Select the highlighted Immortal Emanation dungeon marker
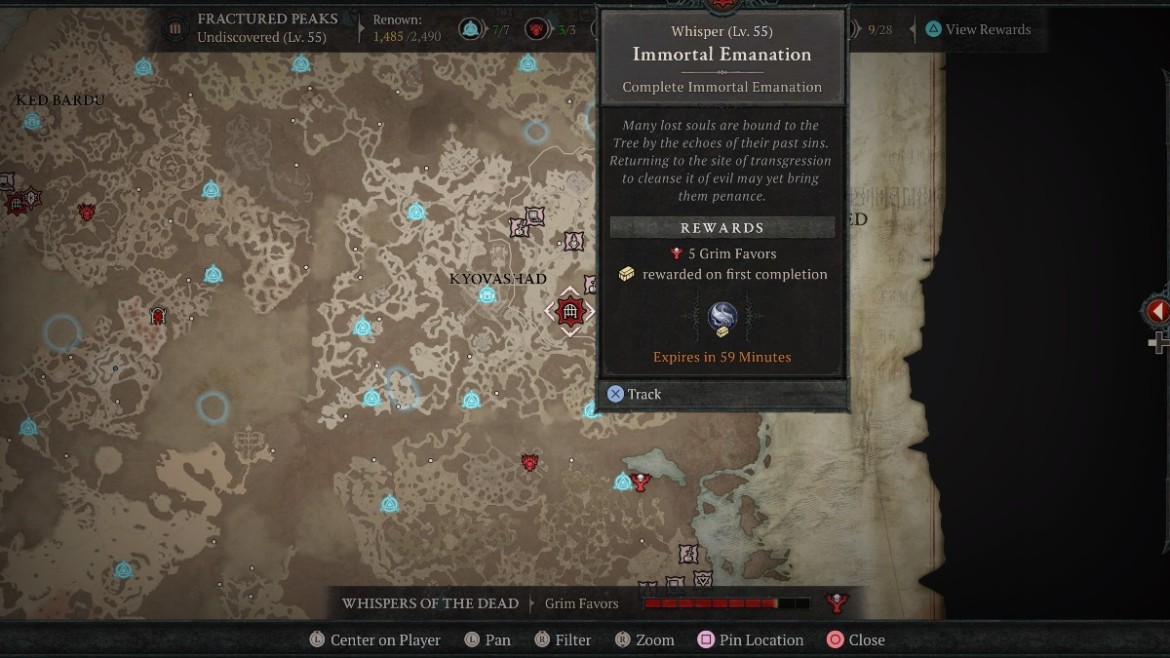This screenshot has width=1170, height=658. [570, 312]
